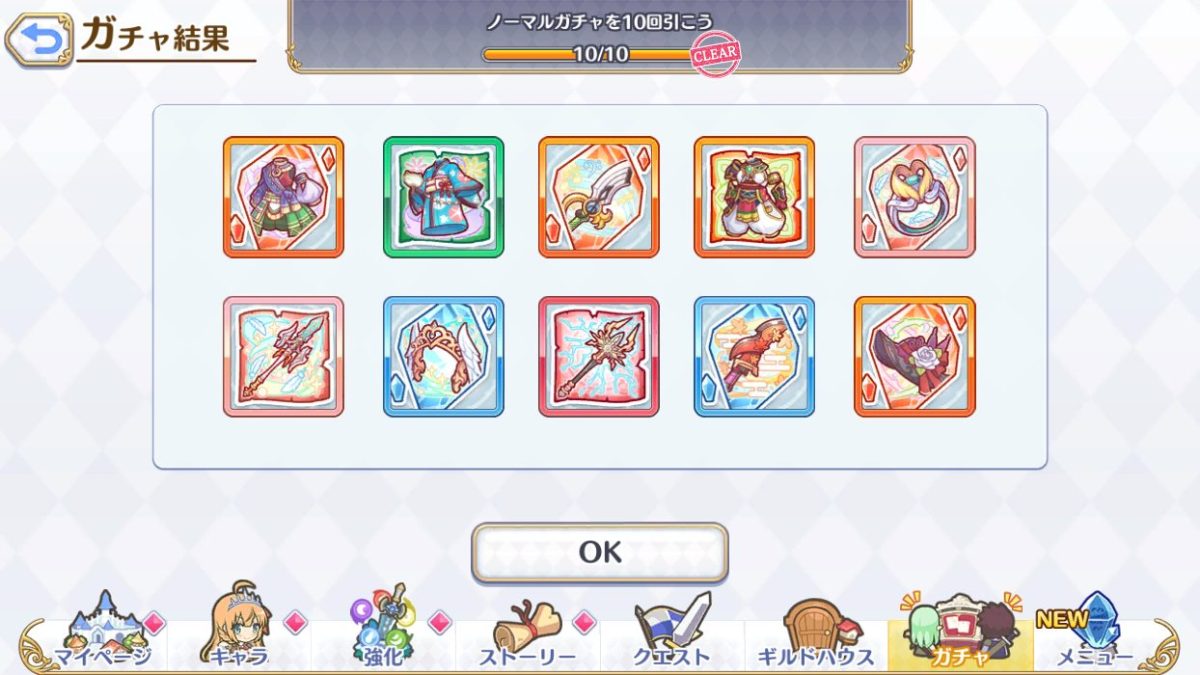Switch to the キャラ character tab
The width and height of the screenshot is (1200, 675).
(238, 632)
